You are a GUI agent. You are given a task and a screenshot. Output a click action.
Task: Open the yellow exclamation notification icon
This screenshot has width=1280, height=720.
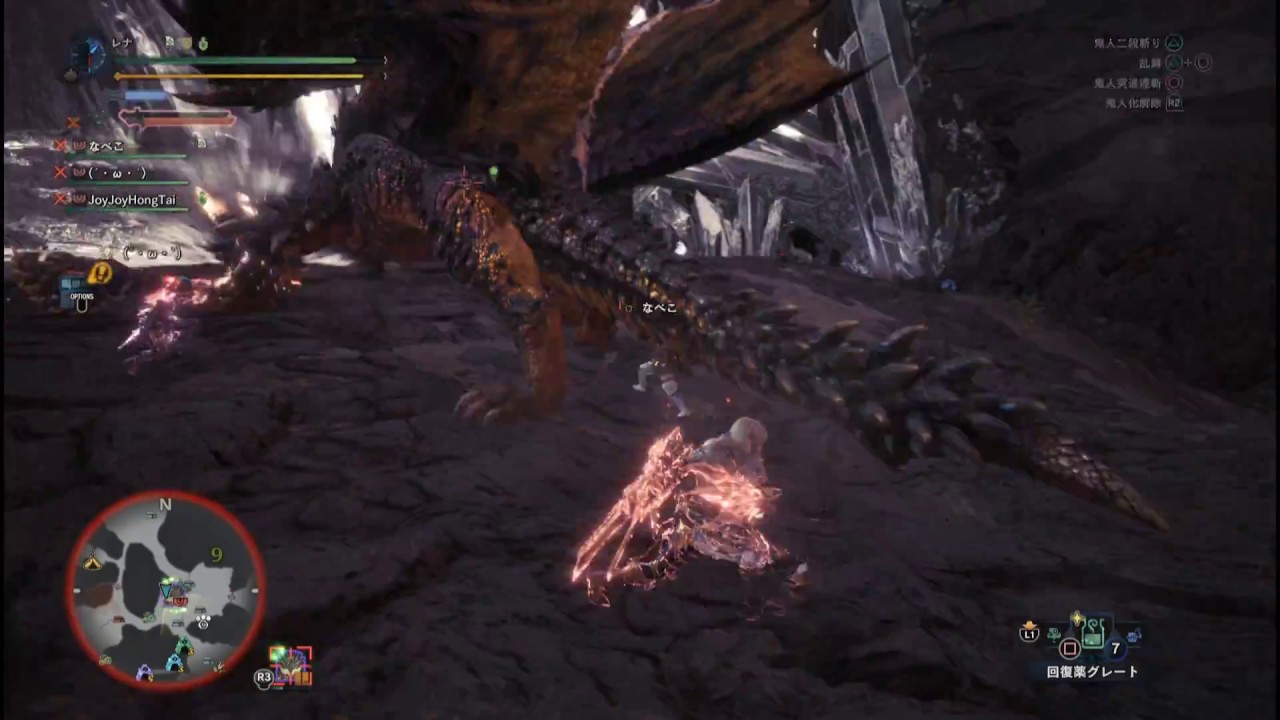pos(100,273)
